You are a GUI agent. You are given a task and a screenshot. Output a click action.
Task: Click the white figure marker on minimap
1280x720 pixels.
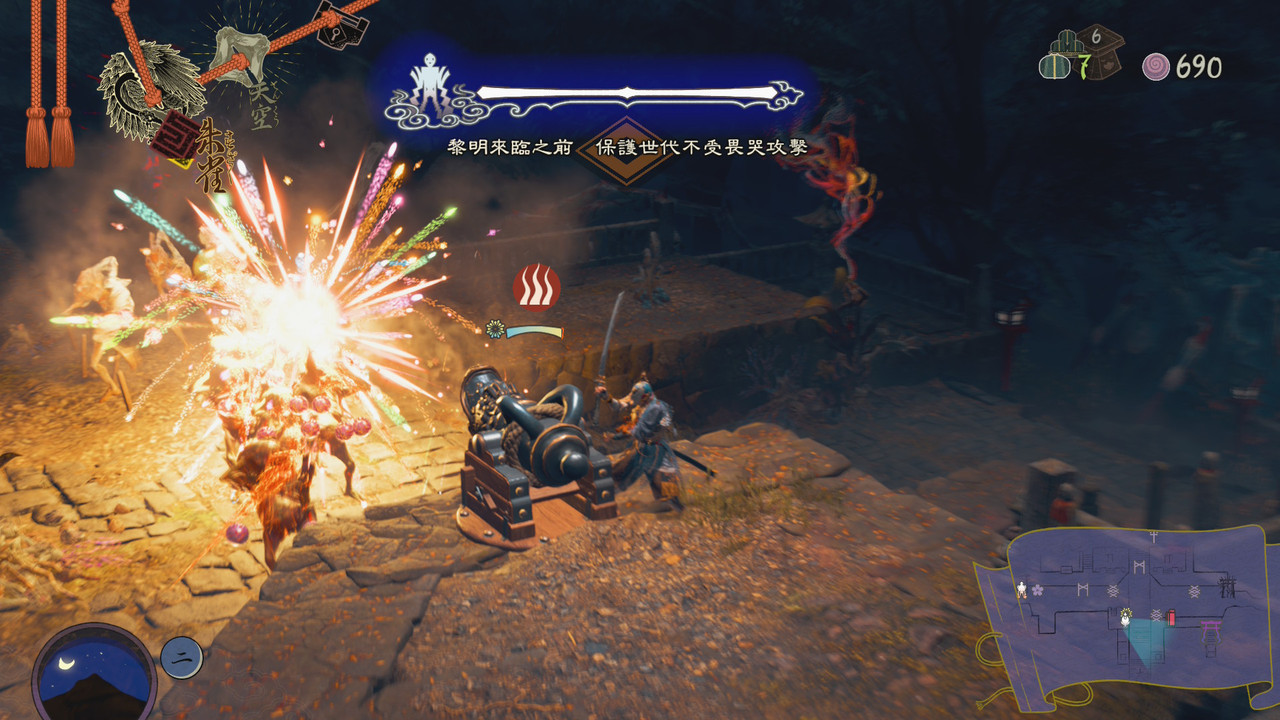[x=1021, y=590]
